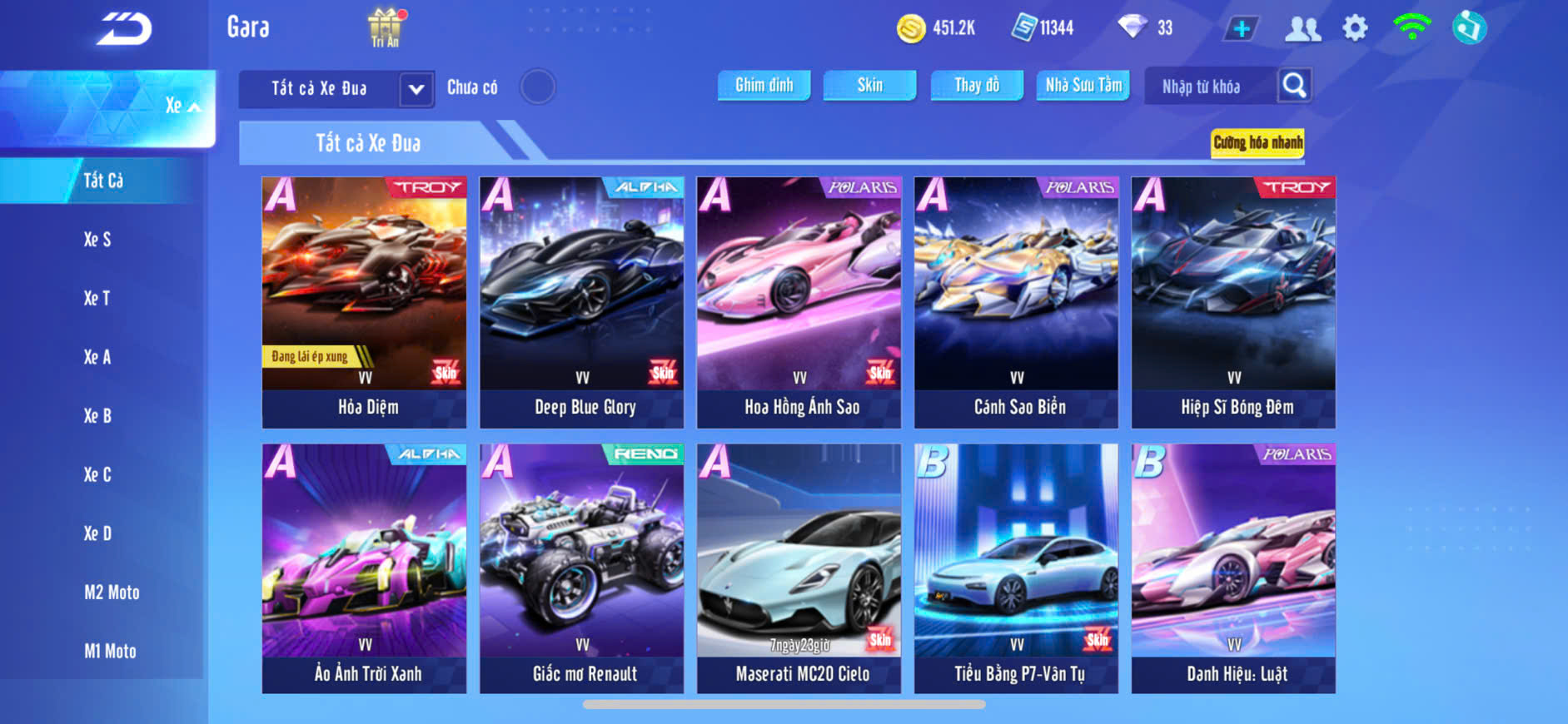Pick the Maserati MC20 Cielo card
This screenshot has width=1568, height=724.
(x=799, y=568)
